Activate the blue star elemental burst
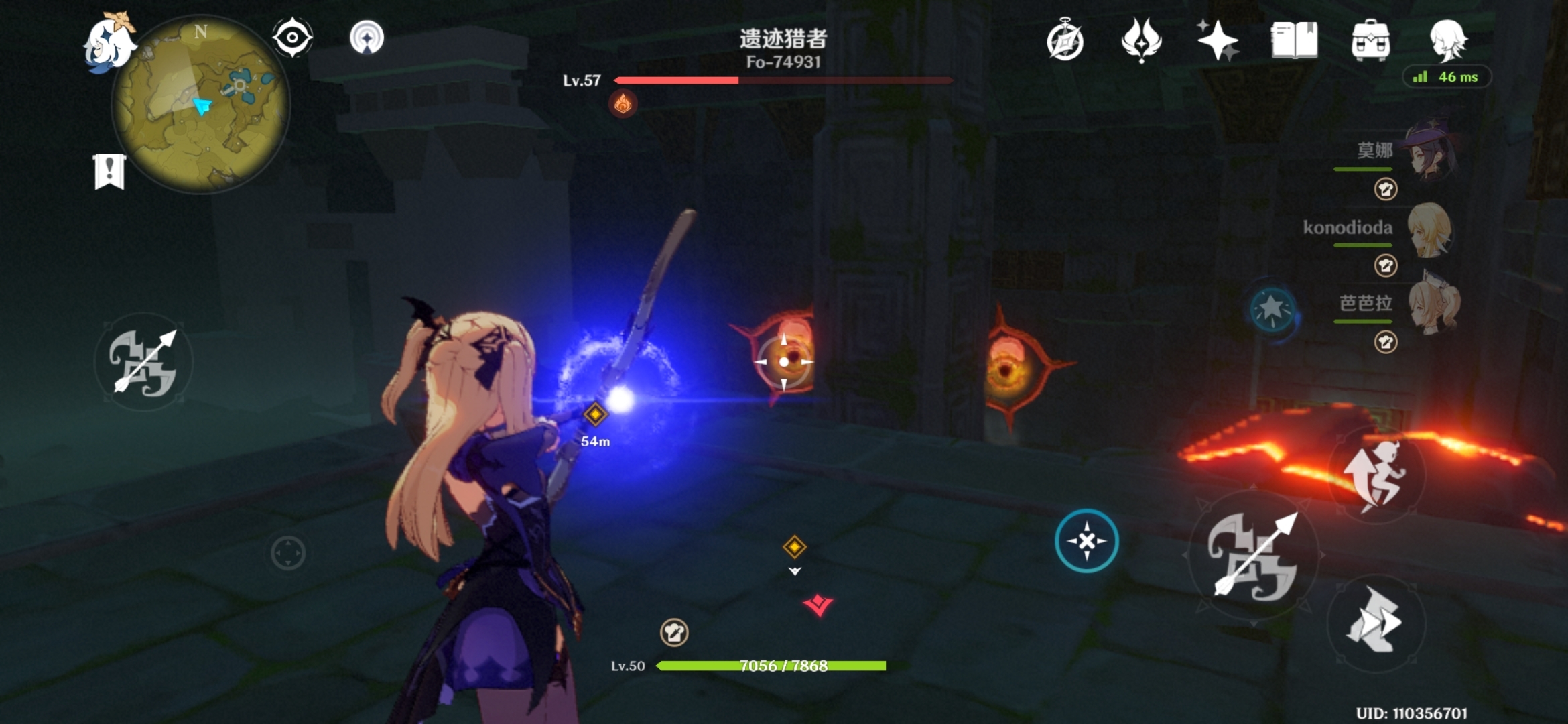This screenshot has height=724, width=1568. [x=1272, y=310]
